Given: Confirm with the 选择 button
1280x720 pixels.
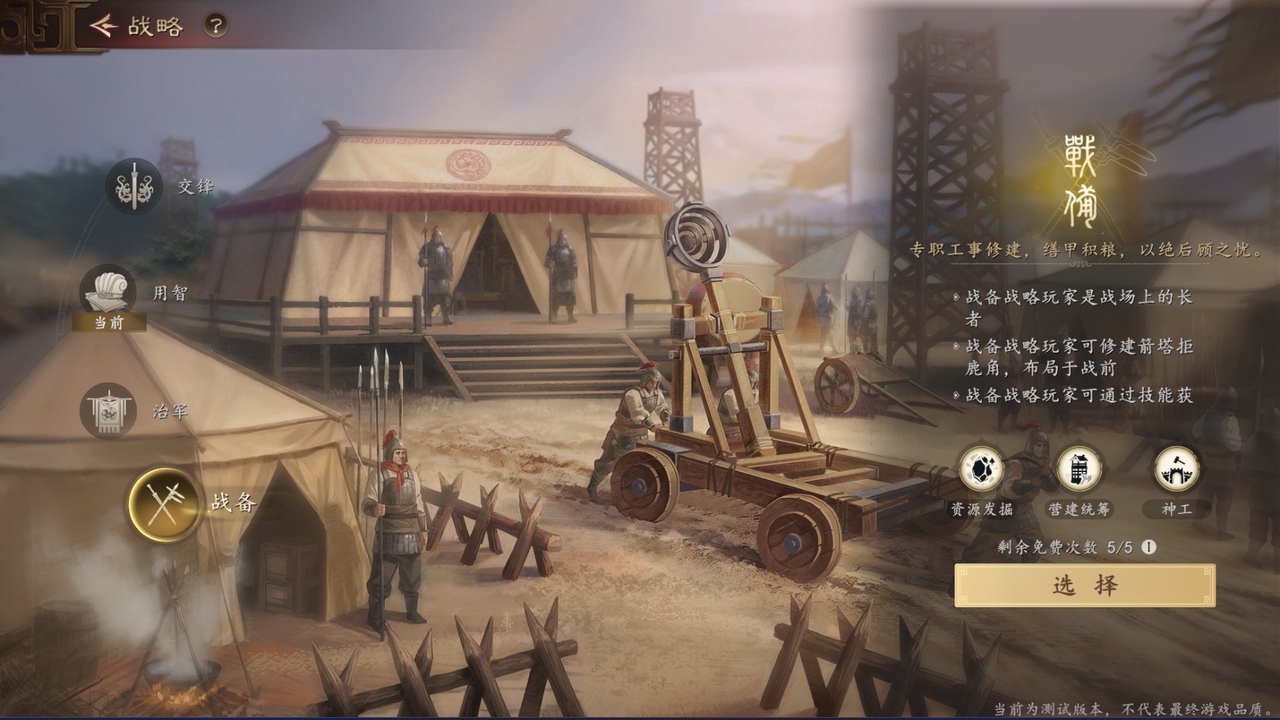Looking at the screenshot, I should [1085, 586].
